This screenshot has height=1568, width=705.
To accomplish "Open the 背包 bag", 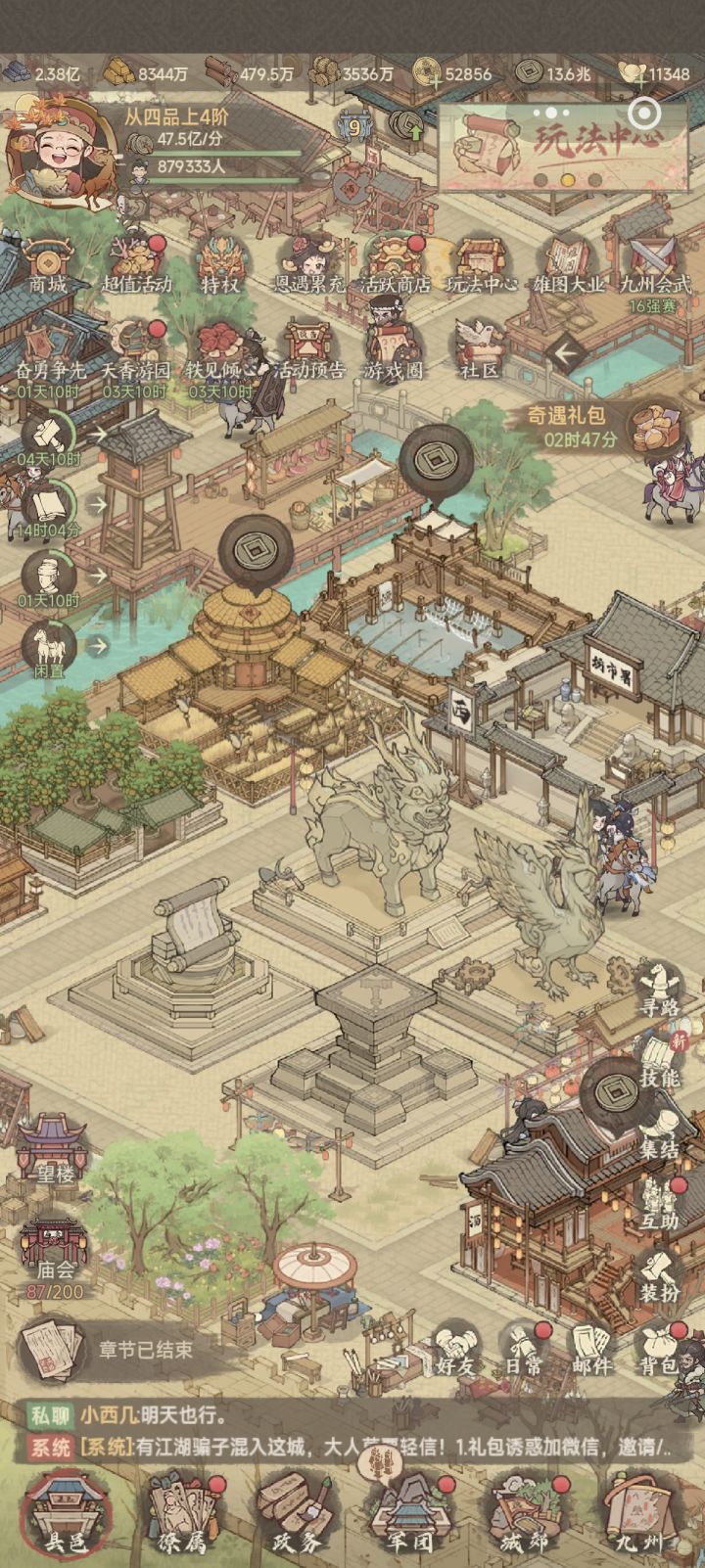I will (657, 1351).
